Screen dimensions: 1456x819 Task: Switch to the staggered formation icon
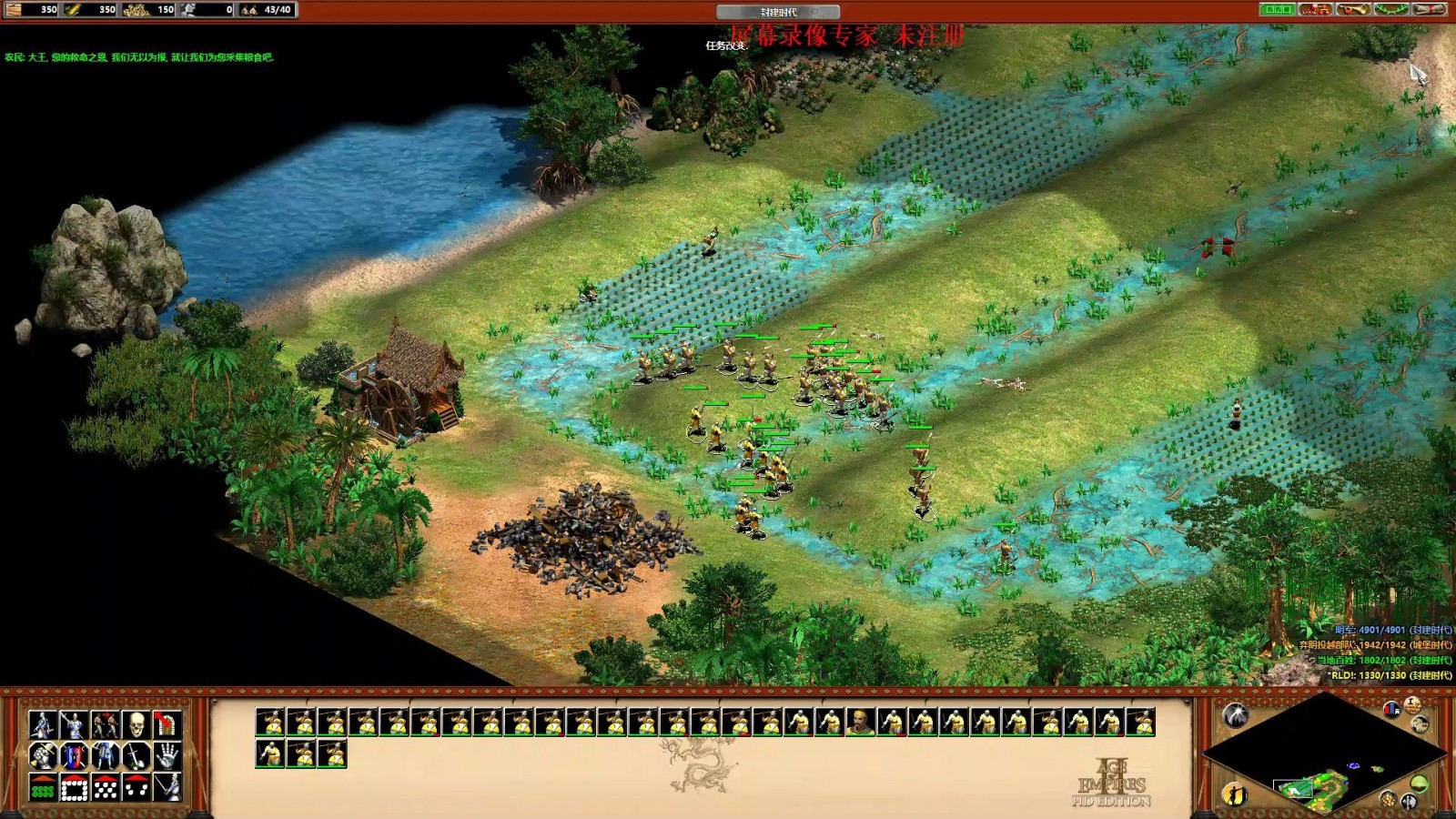(x=105, y=787)
